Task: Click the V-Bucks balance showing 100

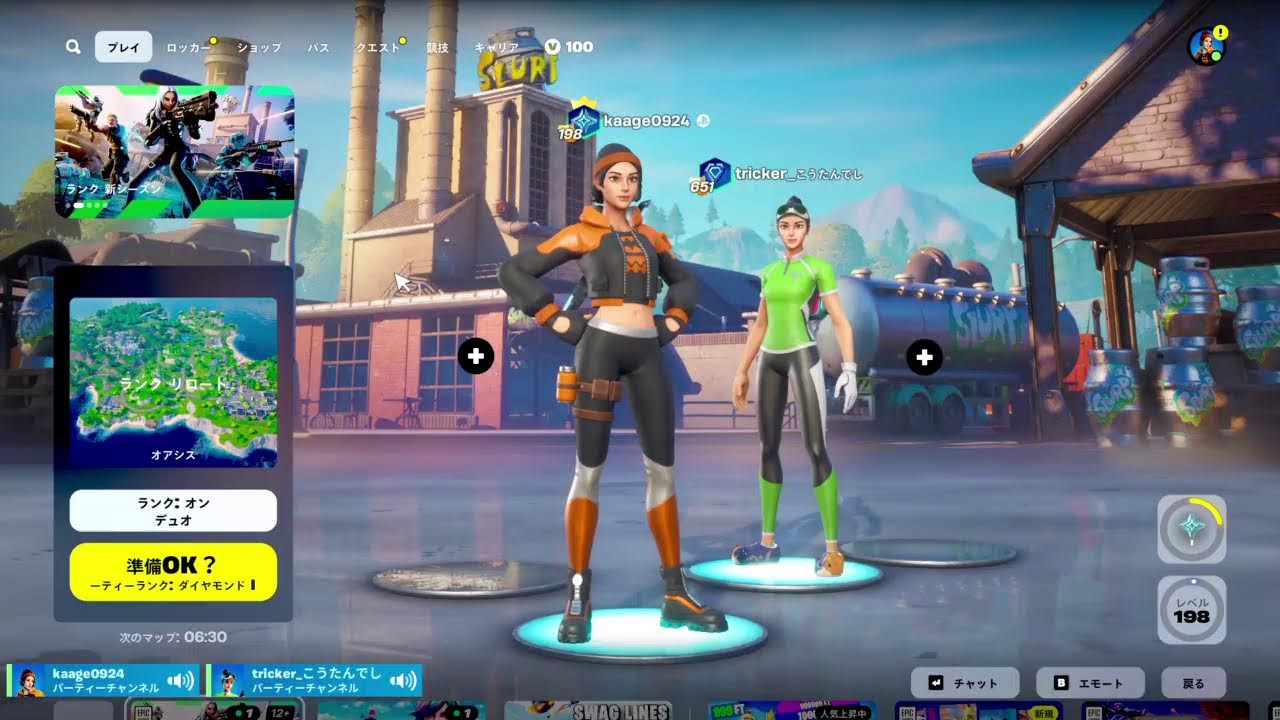Action: tap(569, 47)
